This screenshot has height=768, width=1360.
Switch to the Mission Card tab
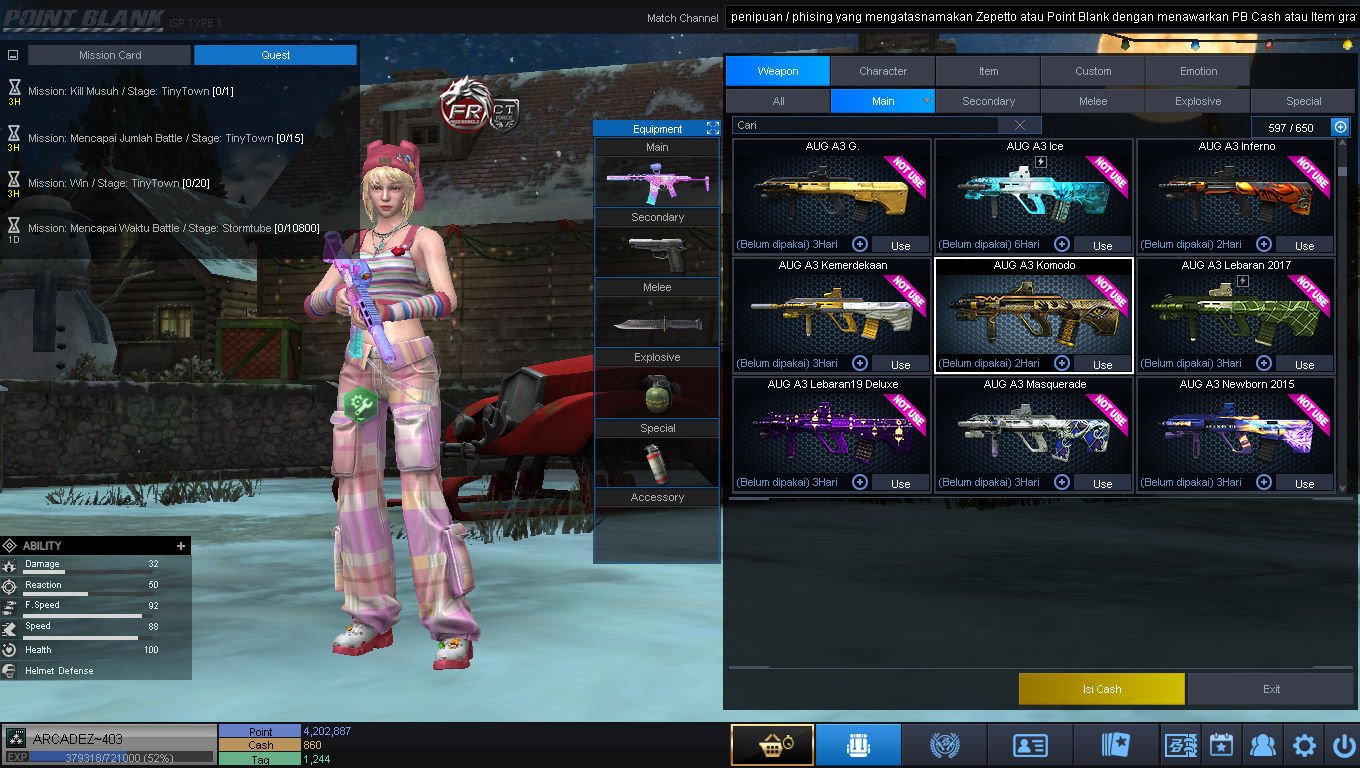point(110,55)
